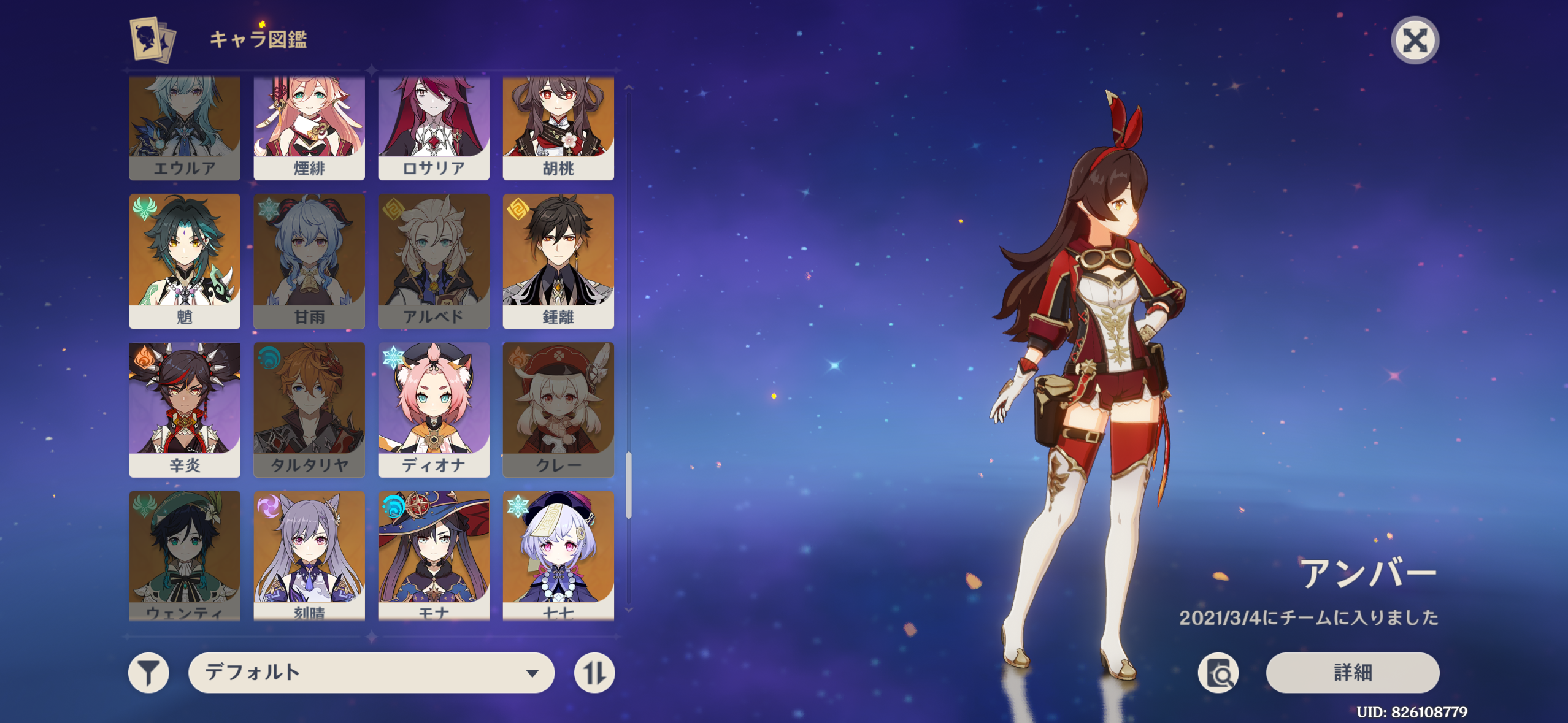Select the エウルア character card
Image resolution: width=1568 pixels, height=723 pixels.
(x=185, y=128)
